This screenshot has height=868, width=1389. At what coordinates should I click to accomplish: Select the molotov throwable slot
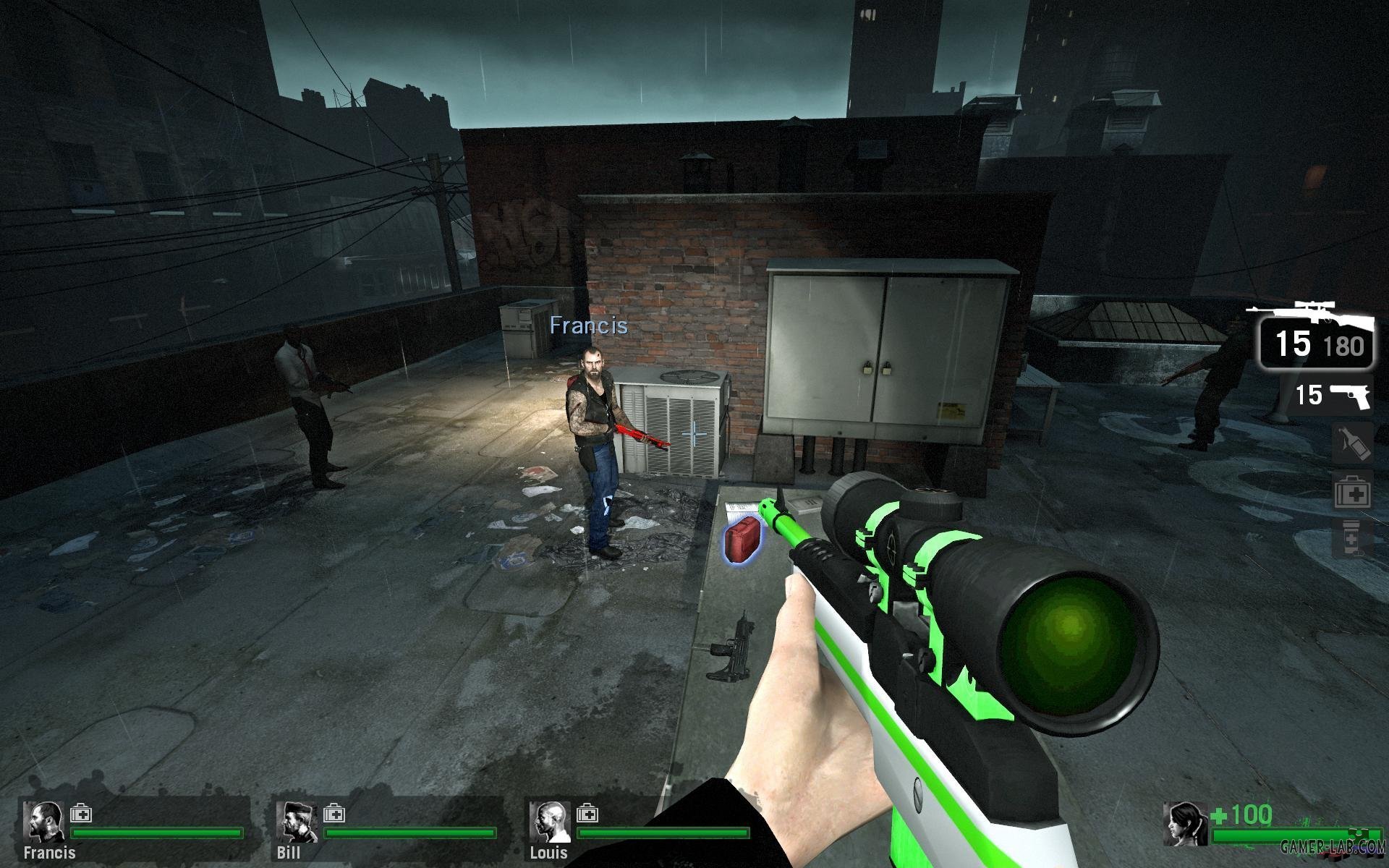pos(1353,443)
